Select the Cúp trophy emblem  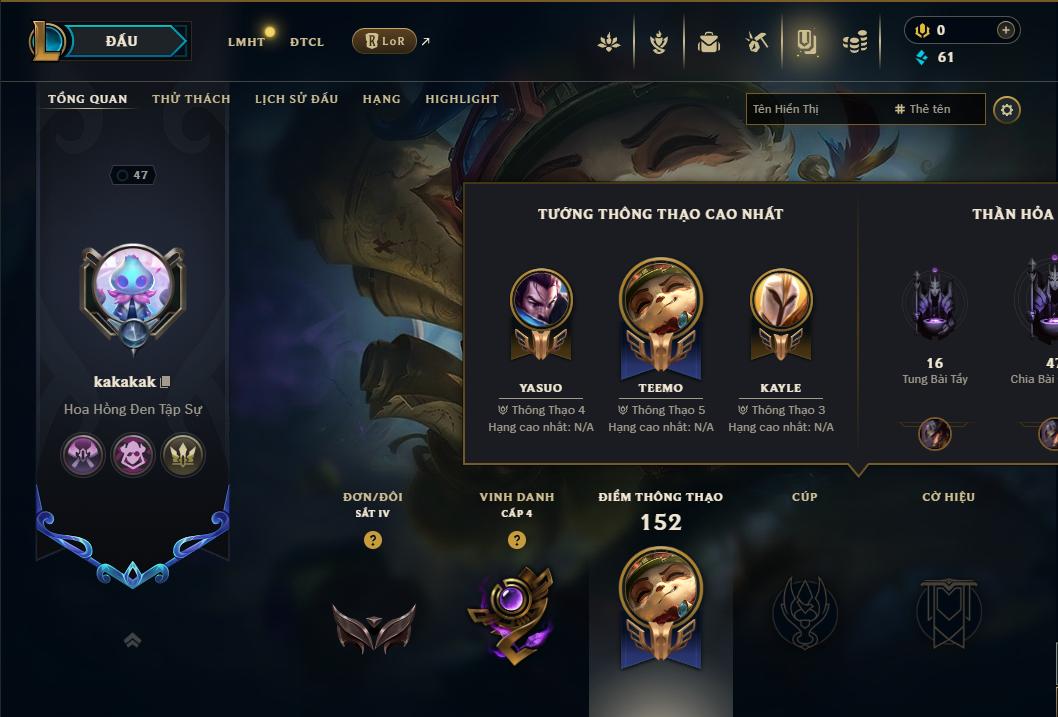(804, 612)
